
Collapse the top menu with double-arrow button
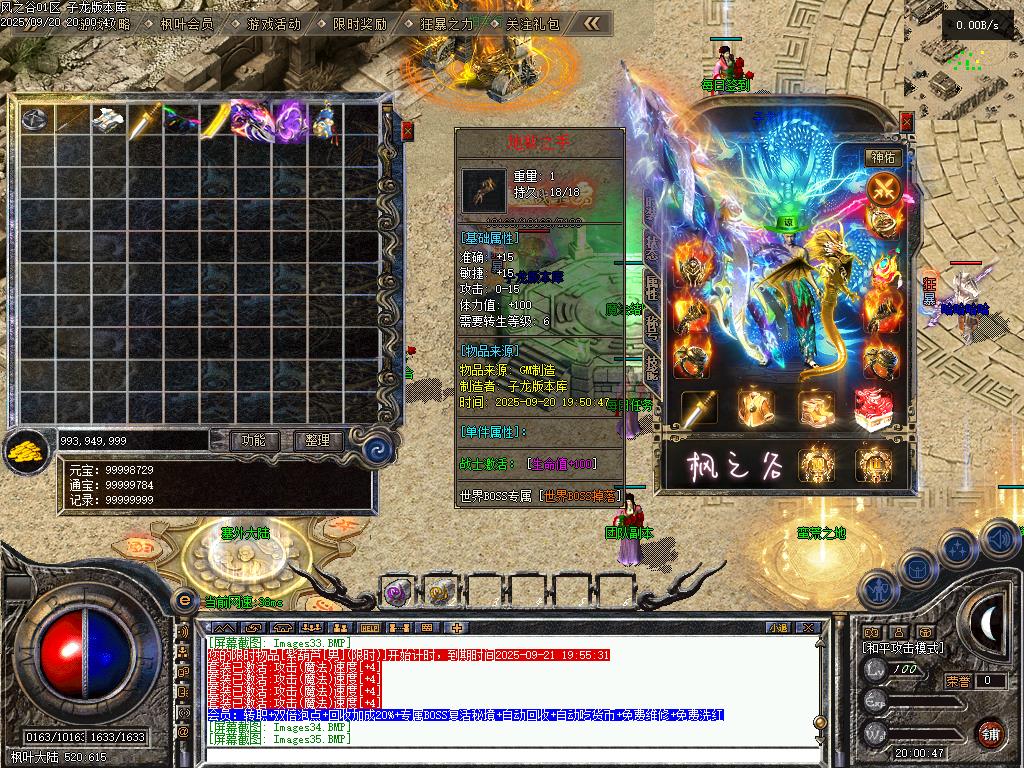click(x=593, y=23)
